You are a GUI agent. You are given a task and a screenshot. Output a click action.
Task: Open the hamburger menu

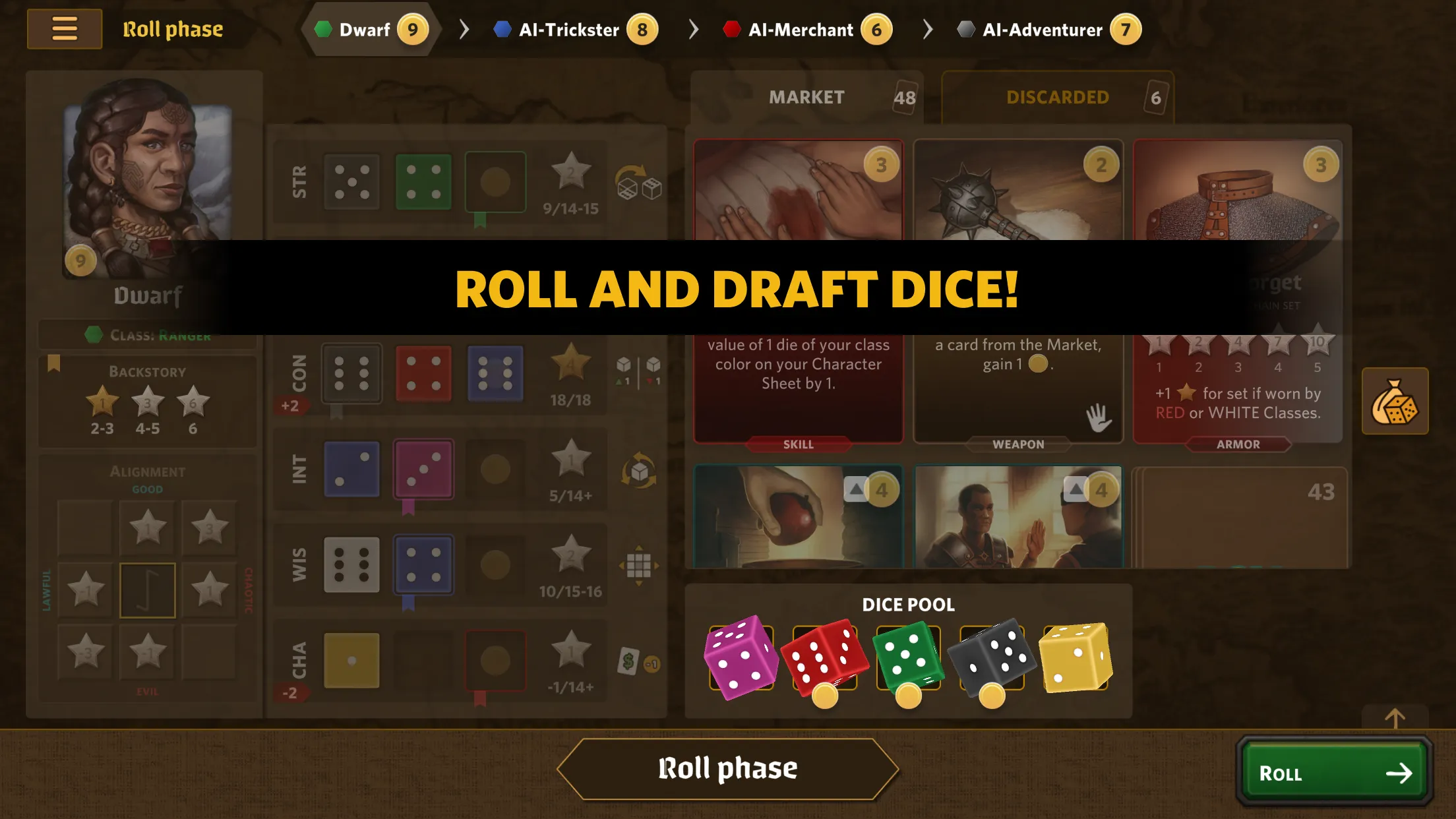point(65,29)
